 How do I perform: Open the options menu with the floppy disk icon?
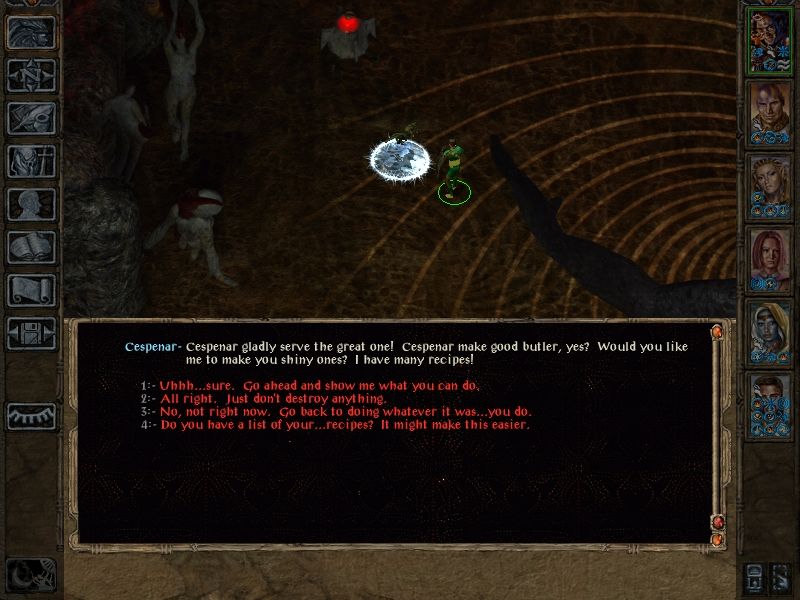click(30, 333)
